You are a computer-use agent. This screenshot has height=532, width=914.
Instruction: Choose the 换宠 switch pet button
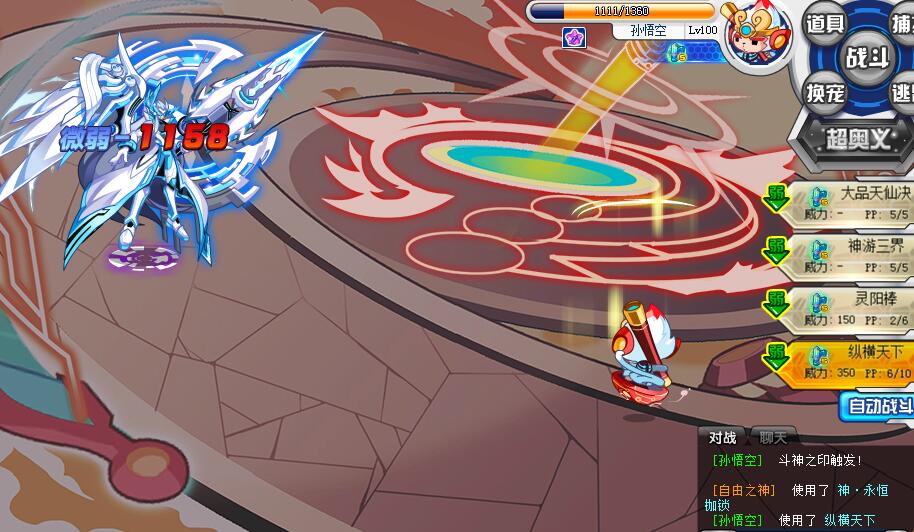pos(827,92)
